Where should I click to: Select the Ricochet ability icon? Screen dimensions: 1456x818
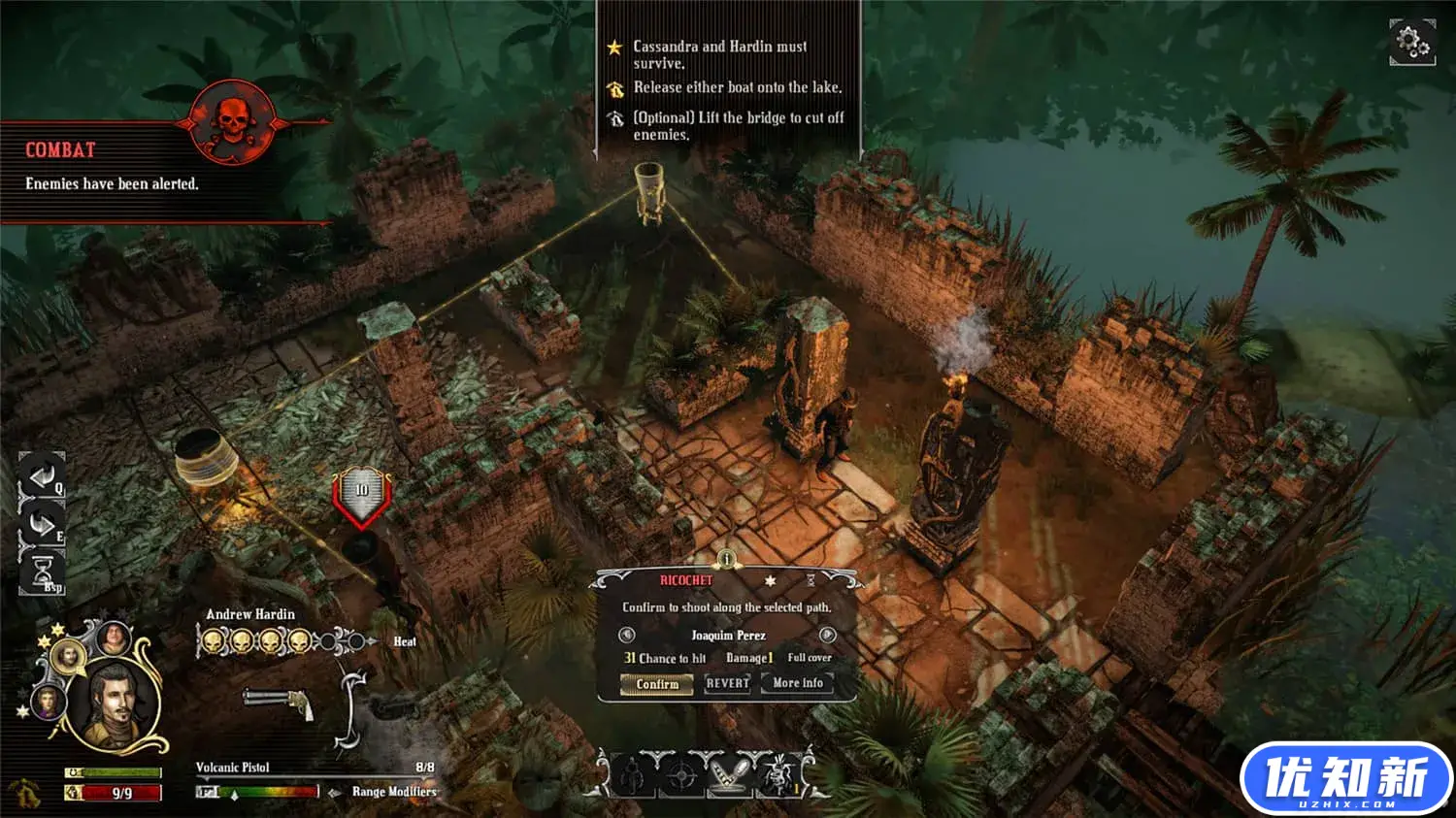pyautogui.click(x=730, y=775)
